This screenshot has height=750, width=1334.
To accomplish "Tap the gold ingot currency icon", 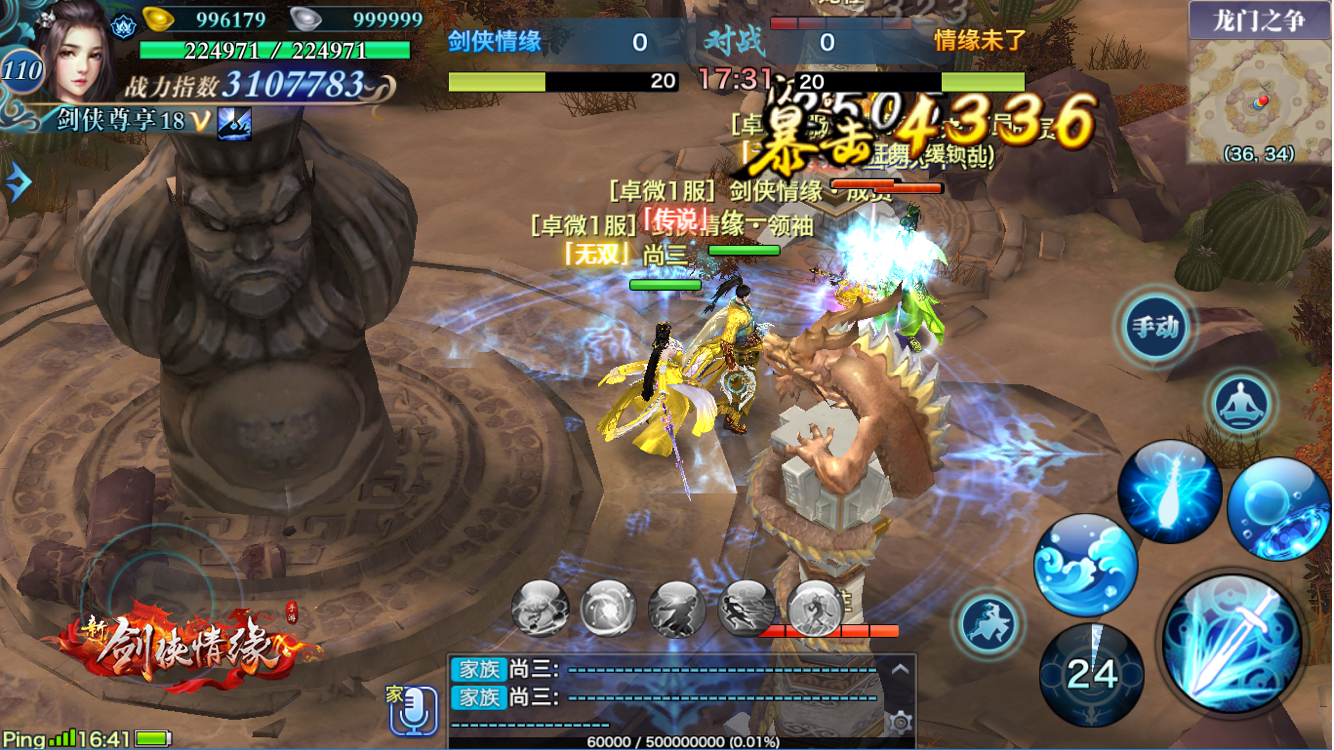I will pyautogui.click(x=158, y=19).
